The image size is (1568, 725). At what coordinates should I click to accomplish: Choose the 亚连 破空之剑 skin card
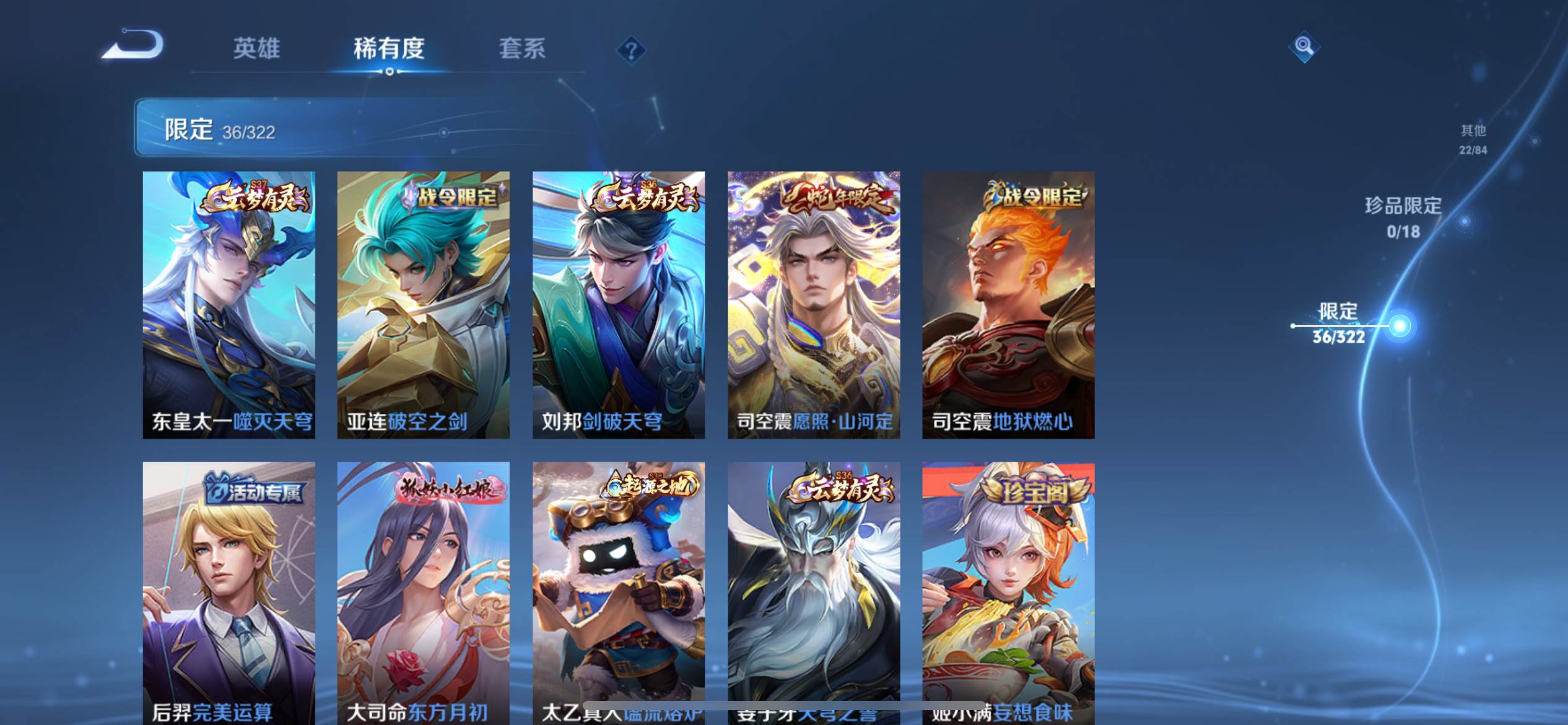click(x=423, y=305)
